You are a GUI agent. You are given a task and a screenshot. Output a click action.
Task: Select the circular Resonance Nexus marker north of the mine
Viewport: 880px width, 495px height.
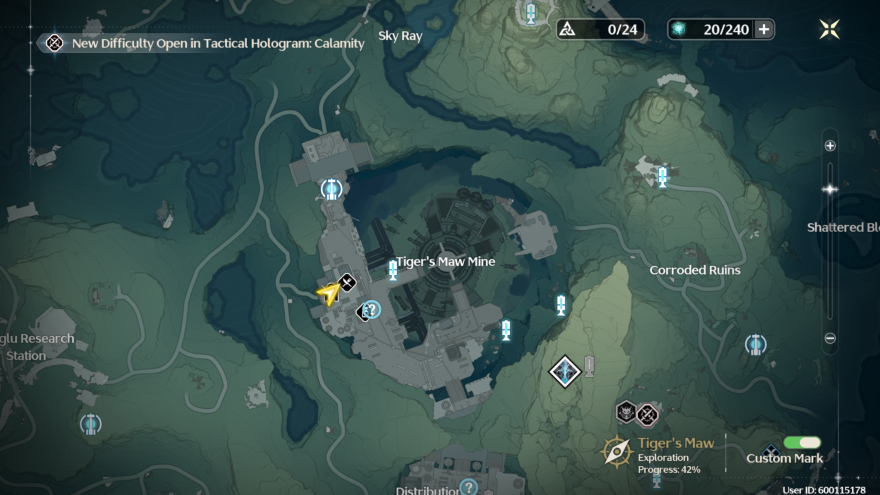coord(331,188)
